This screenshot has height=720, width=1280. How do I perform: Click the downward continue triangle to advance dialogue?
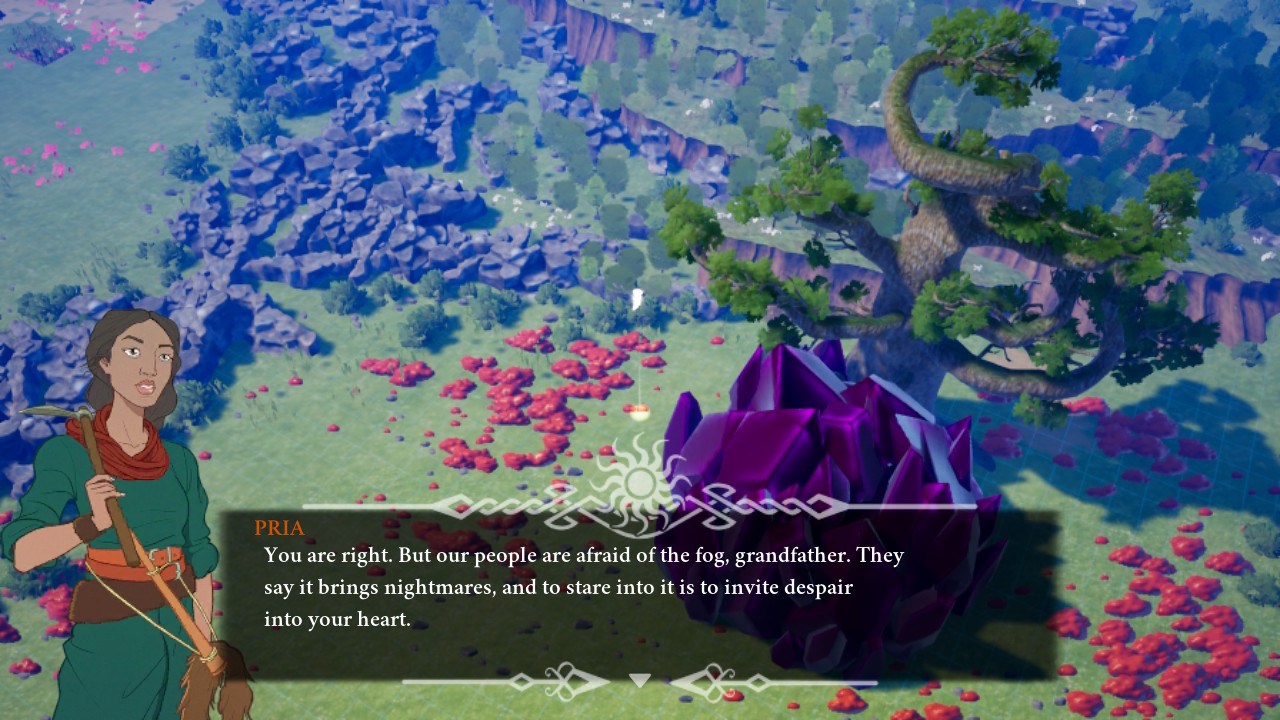pos(638,679)
